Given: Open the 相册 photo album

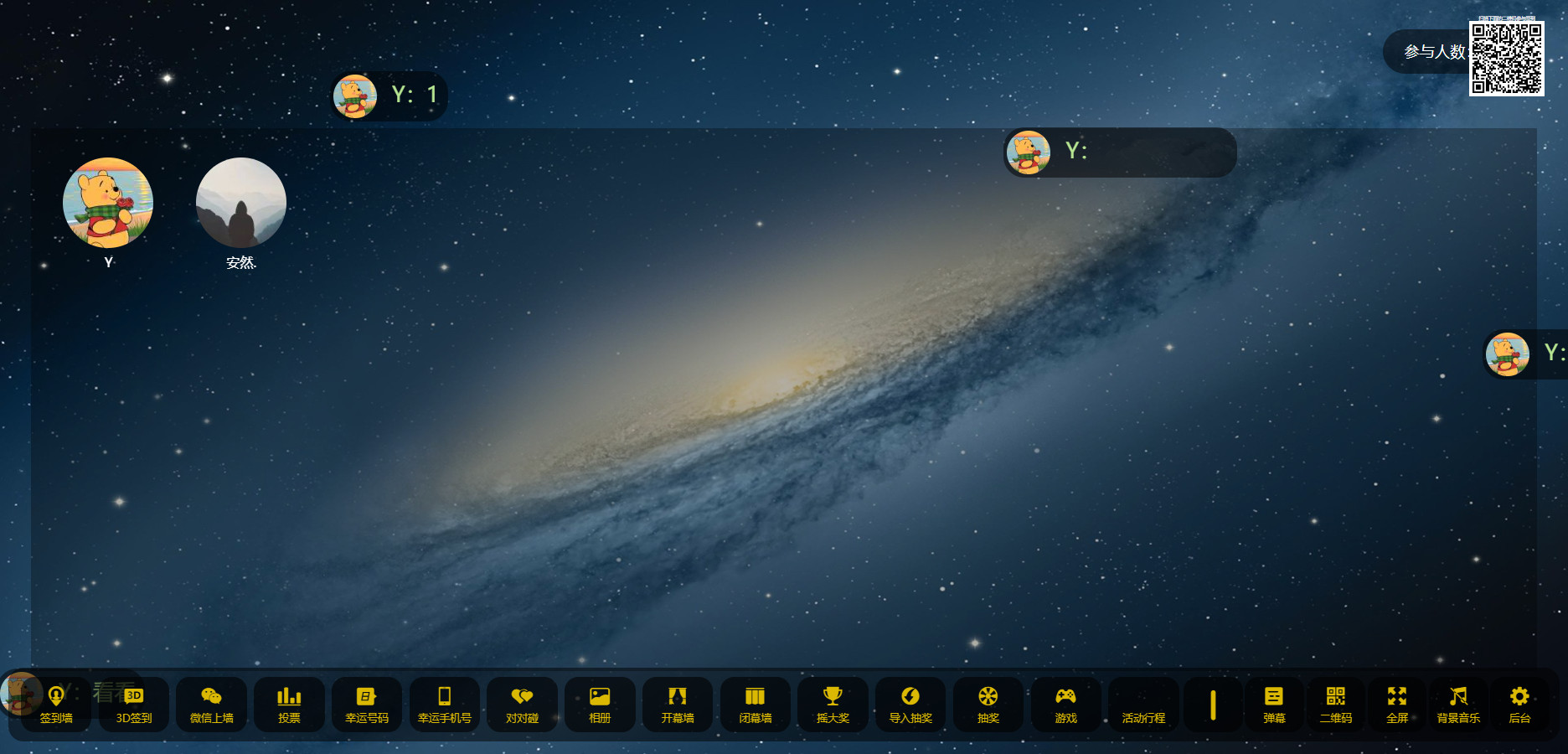Looking at the screenshot, I should [600, 705].
